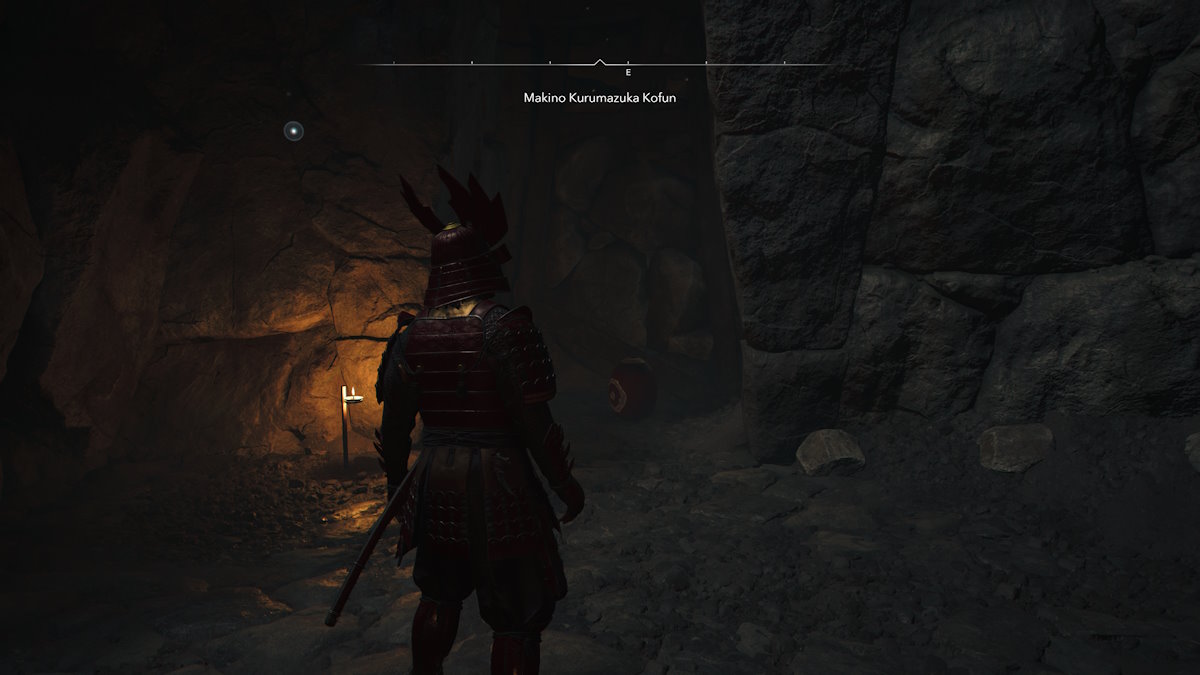The width and height of the screenshot is (1200, 675).
Task: Click the compass bar at top
Action: coord(598,65)
